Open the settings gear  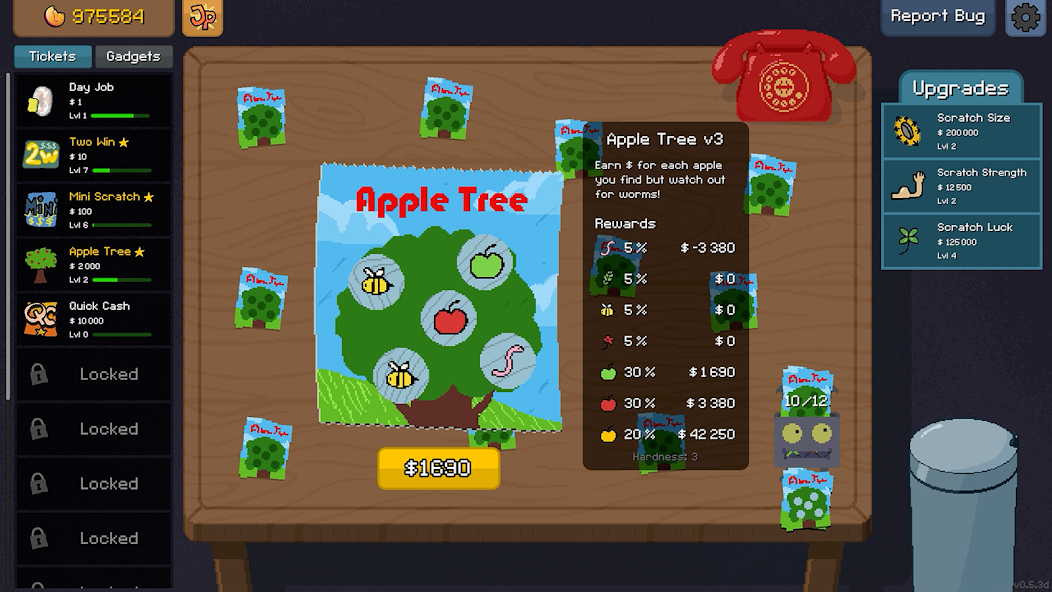(x=1026, y=18)
